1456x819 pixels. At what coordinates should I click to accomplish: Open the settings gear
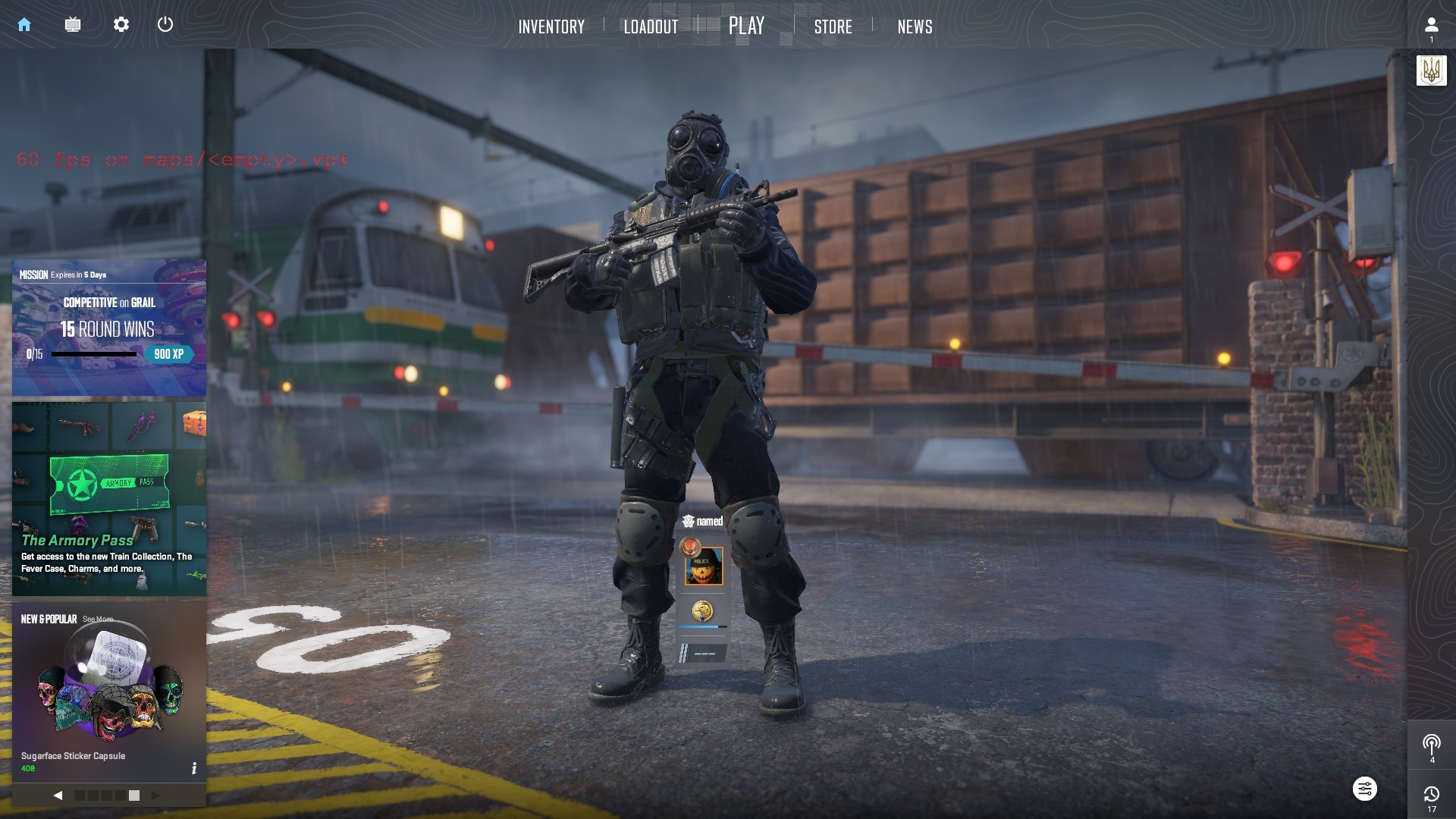121,24
